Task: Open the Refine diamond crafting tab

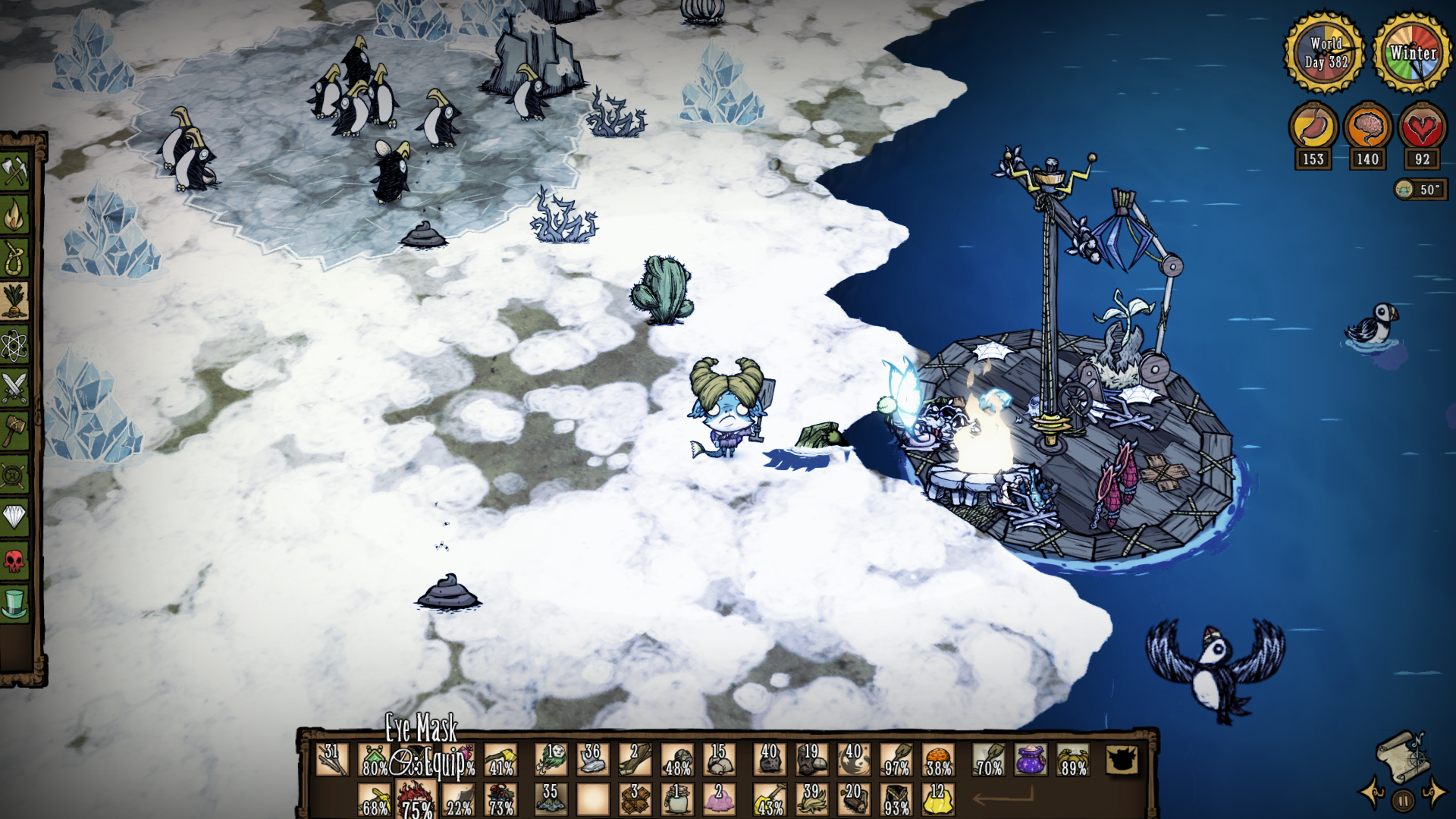Action: point(14,519)
